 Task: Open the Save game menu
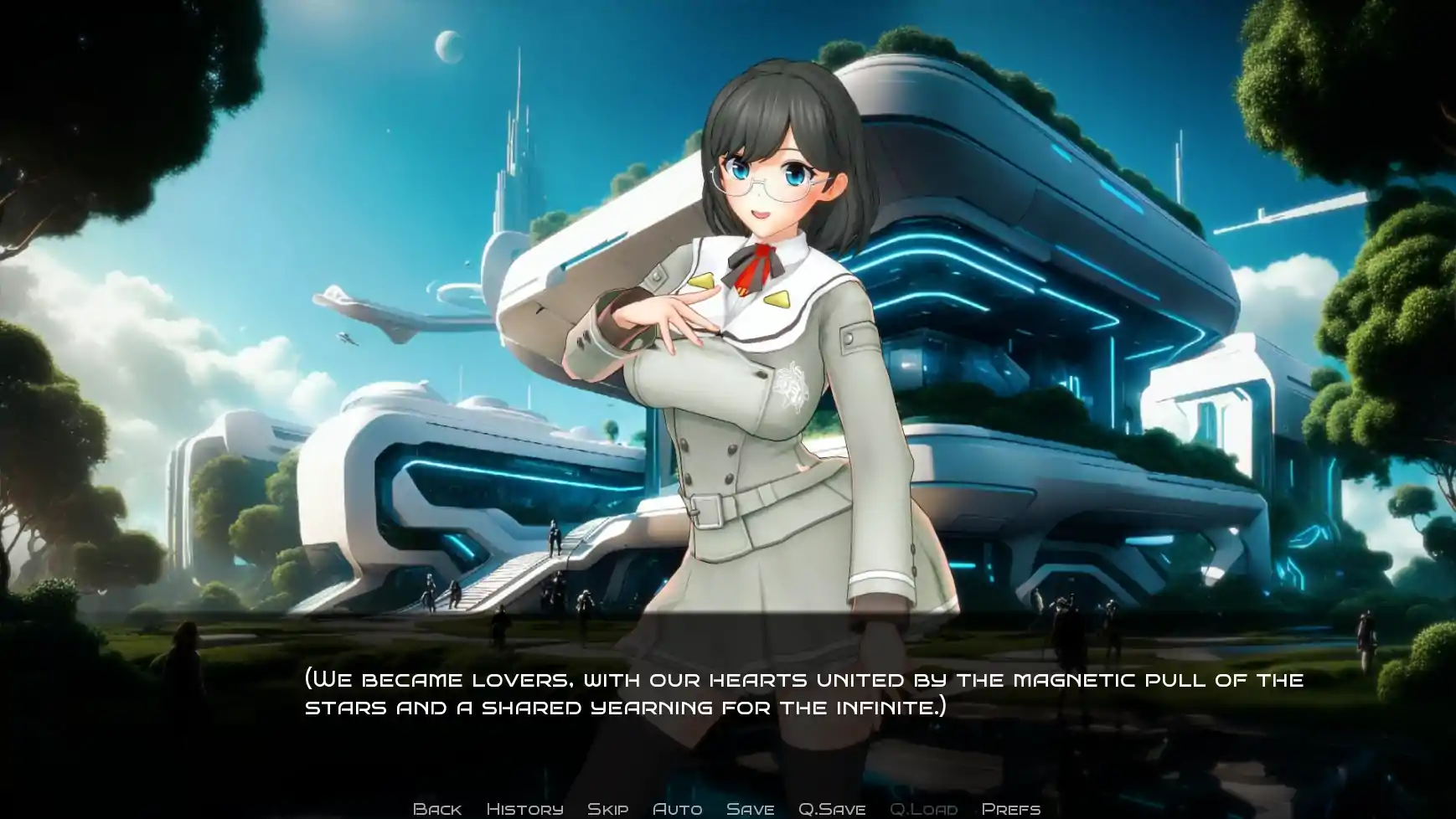pos(750,808)
